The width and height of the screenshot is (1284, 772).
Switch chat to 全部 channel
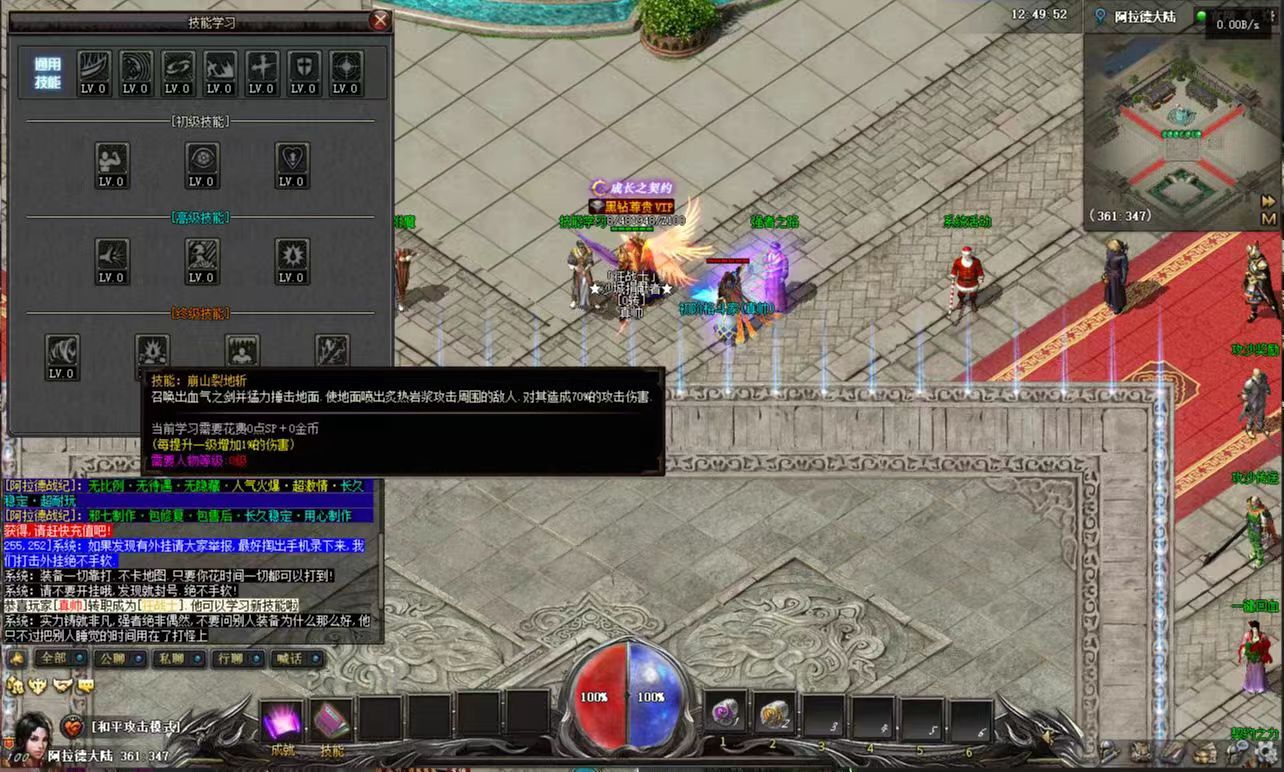[x=60, y=659]
